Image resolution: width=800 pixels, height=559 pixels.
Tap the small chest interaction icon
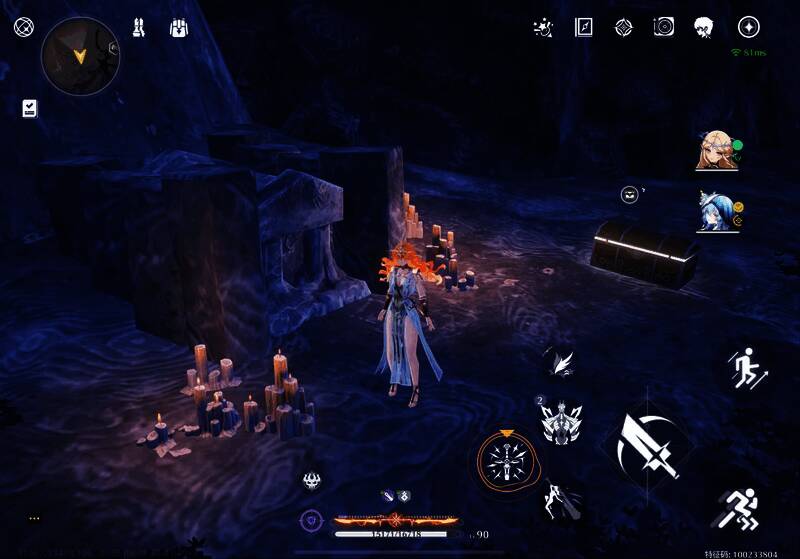tap(630, 194)
